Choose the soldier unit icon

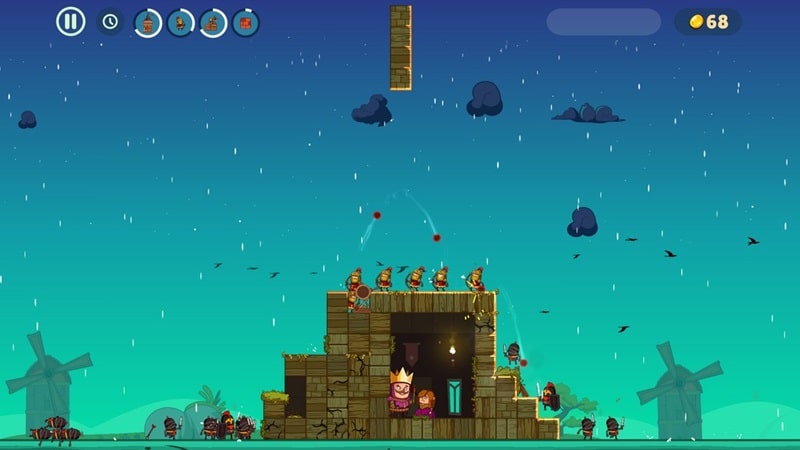click(x=181, y=22)
